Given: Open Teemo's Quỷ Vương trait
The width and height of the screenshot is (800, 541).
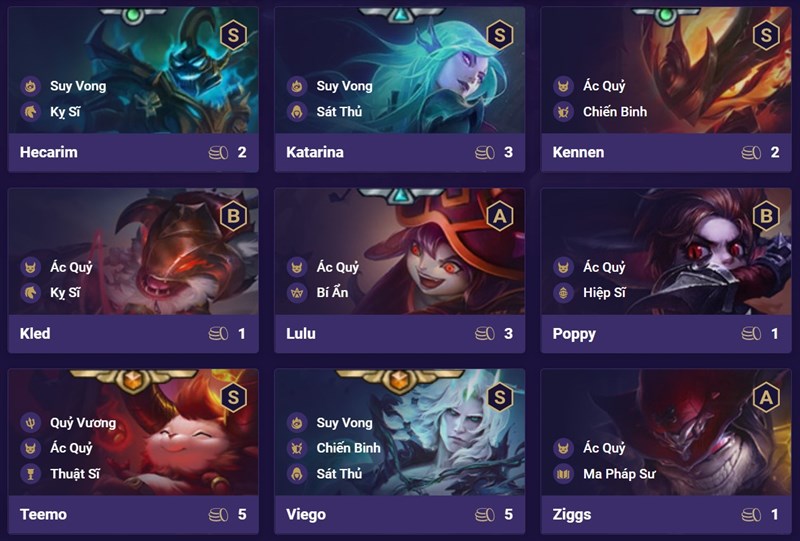Looking at the screenshot, I should [x=82, y=422].
